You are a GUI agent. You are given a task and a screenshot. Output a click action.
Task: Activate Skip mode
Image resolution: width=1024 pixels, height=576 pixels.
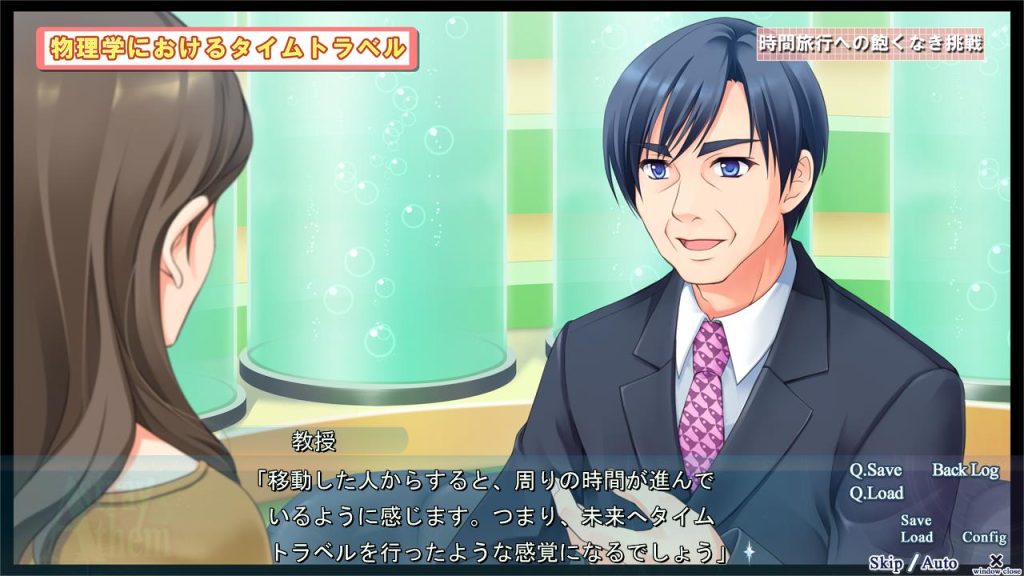[x=887, y=563]
